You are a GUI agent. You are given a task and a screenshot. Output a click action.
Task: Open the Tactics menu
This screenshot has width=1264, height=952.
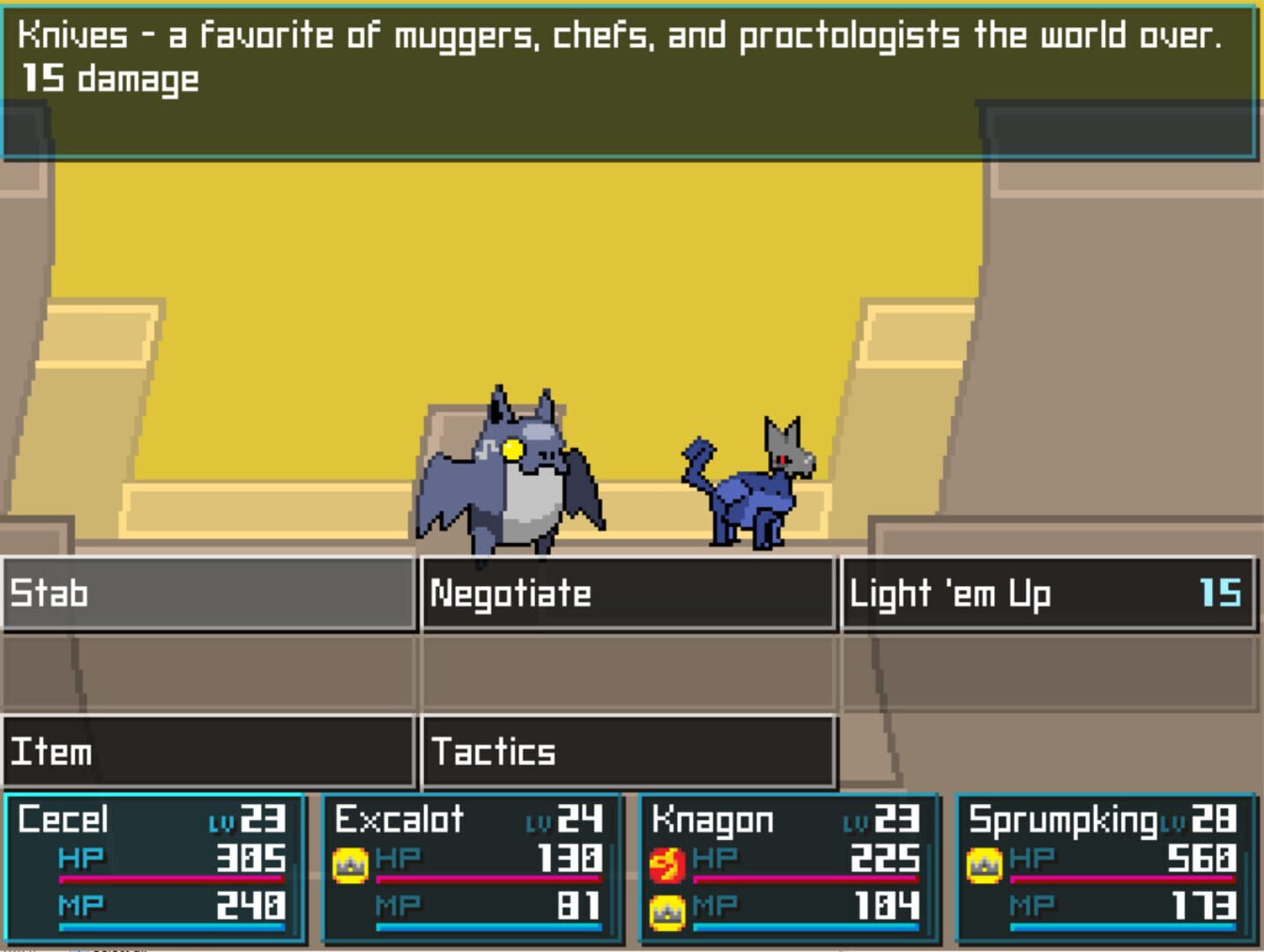point(628,753)
